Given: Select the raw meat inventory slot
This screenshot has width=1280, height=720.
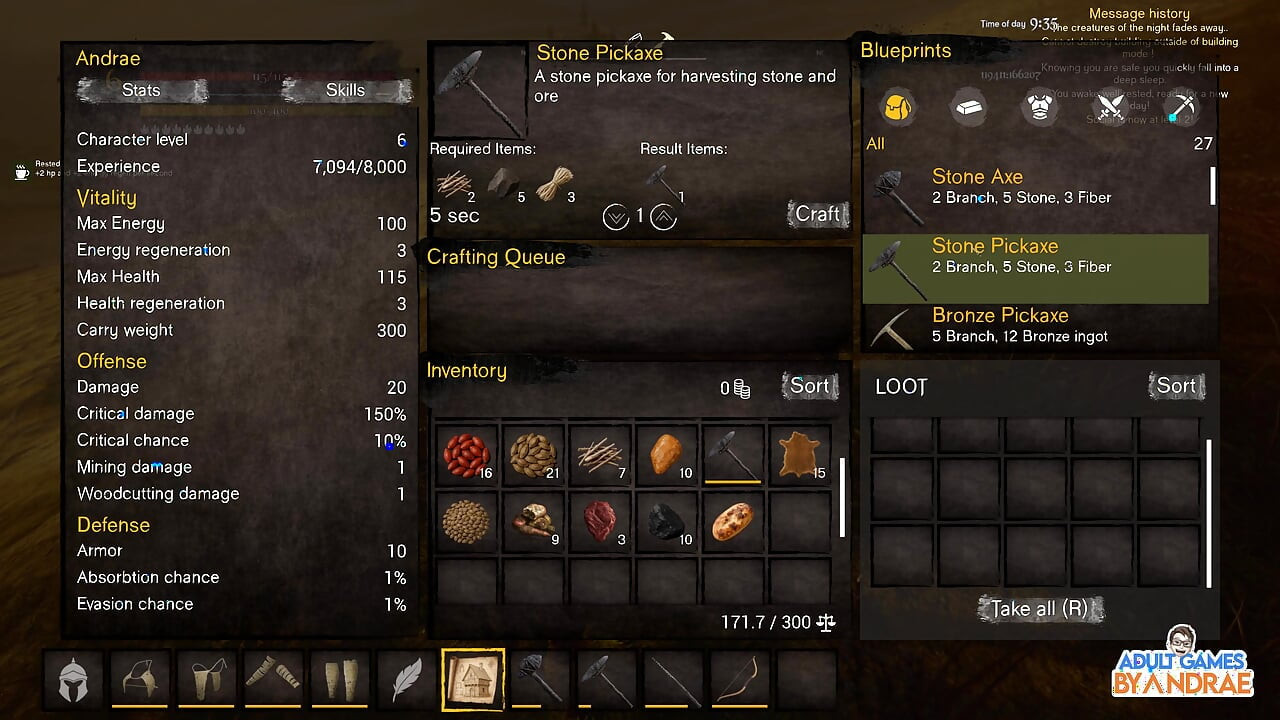Looking at the screenshot, I should click(x=600, y=522).
